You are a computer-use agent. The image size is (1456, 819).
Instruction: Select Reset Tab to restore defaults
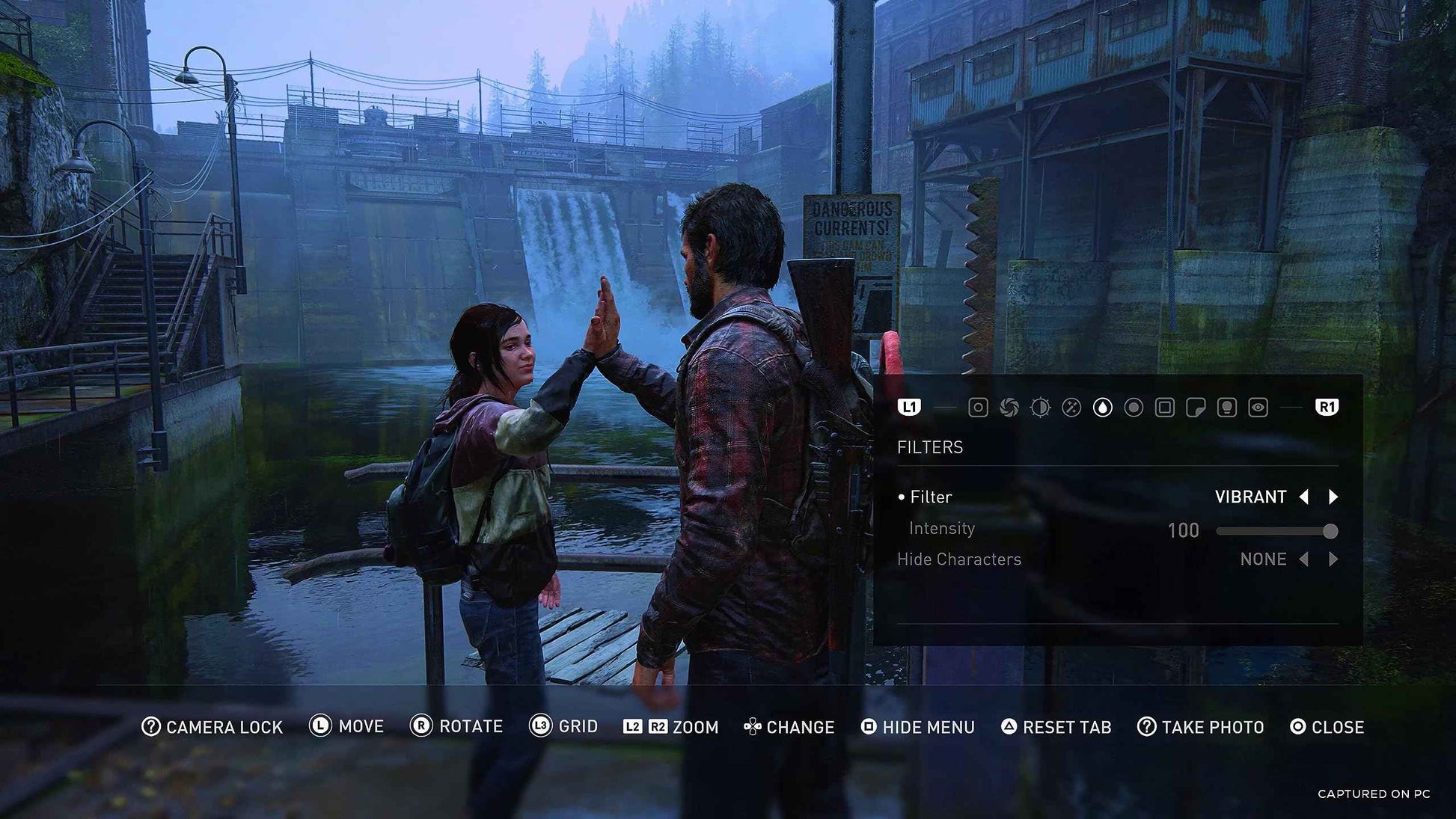coord(1056,726)
